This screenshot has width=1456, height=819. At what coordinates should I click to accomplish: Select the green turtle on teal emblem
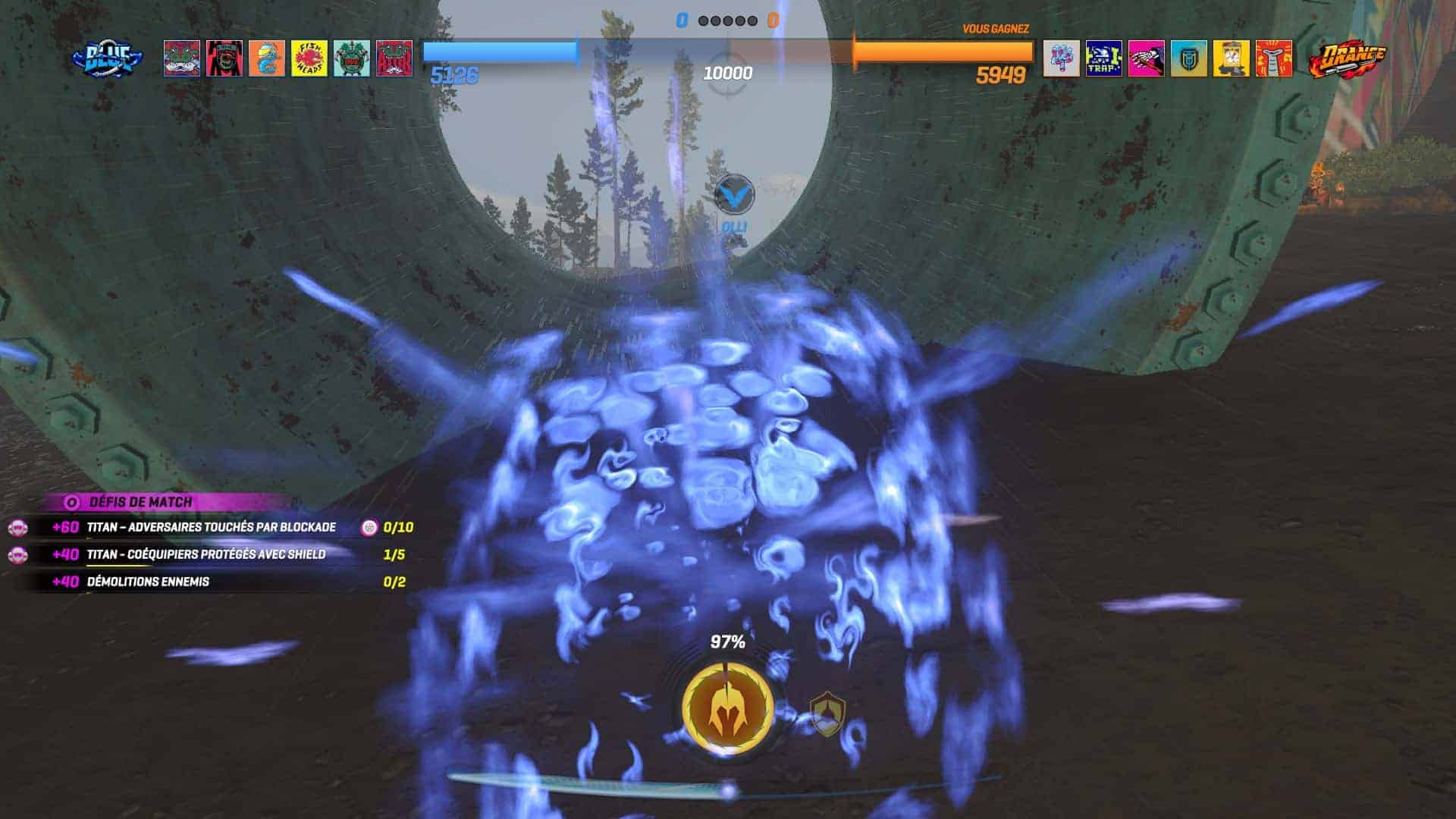[352, 58]
